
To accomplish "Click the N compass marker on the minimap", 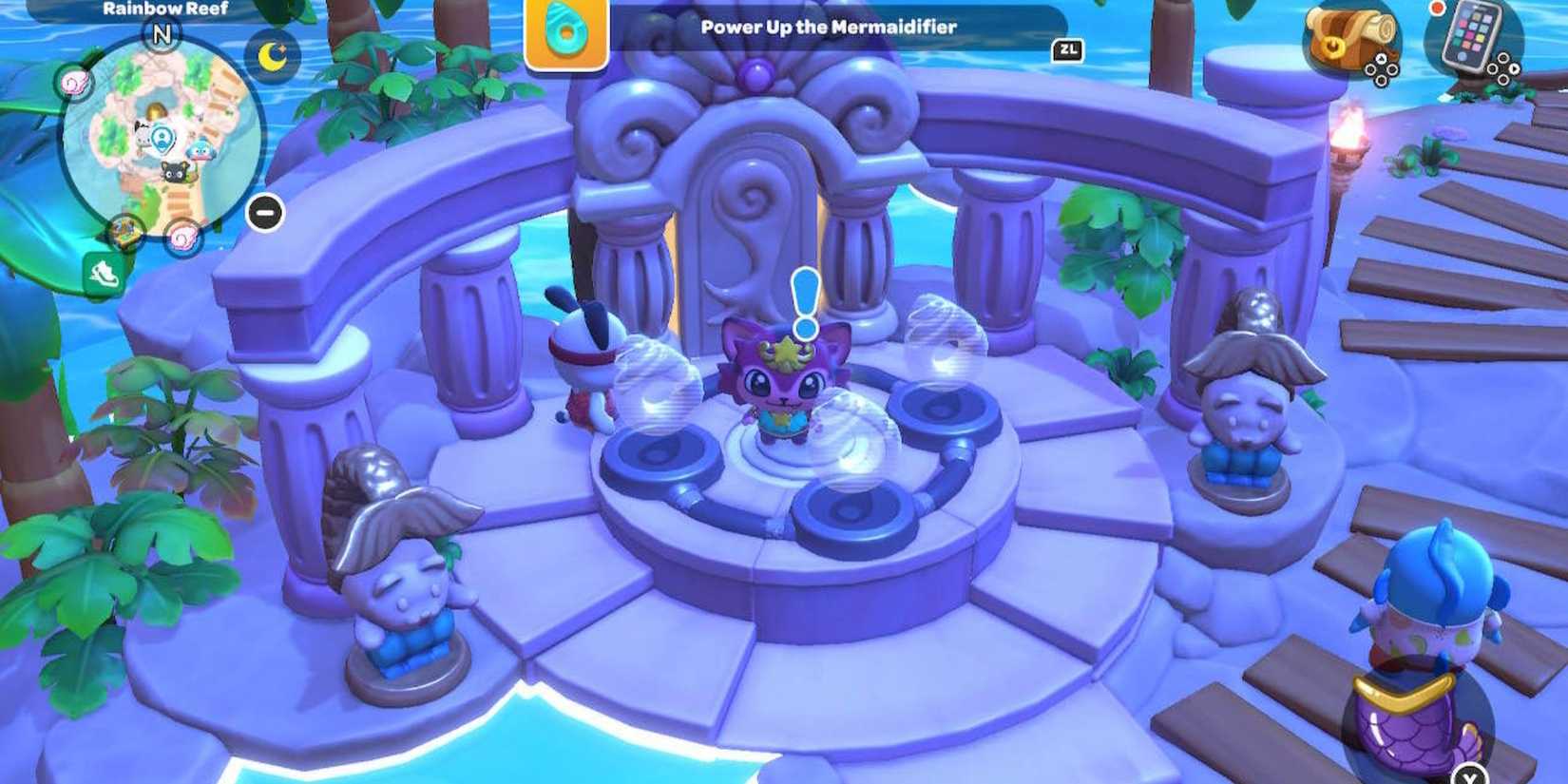I will pos(162,34).
